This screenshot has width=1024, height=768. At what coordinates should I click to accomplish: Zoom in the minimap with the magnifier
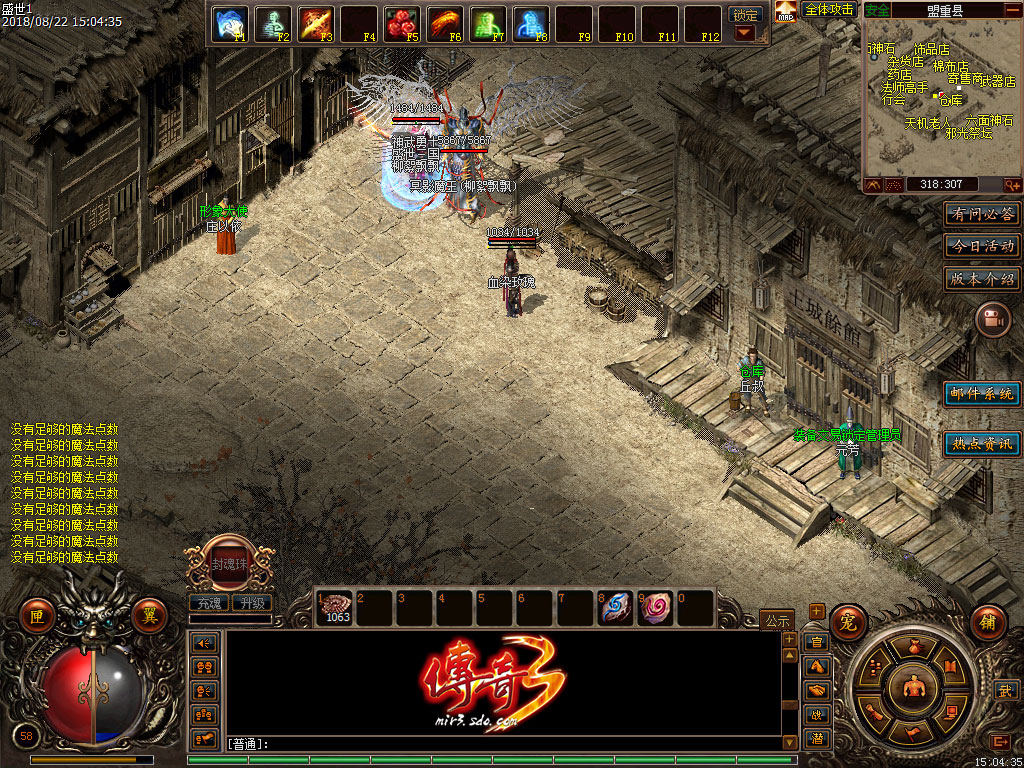(1013, 185)
